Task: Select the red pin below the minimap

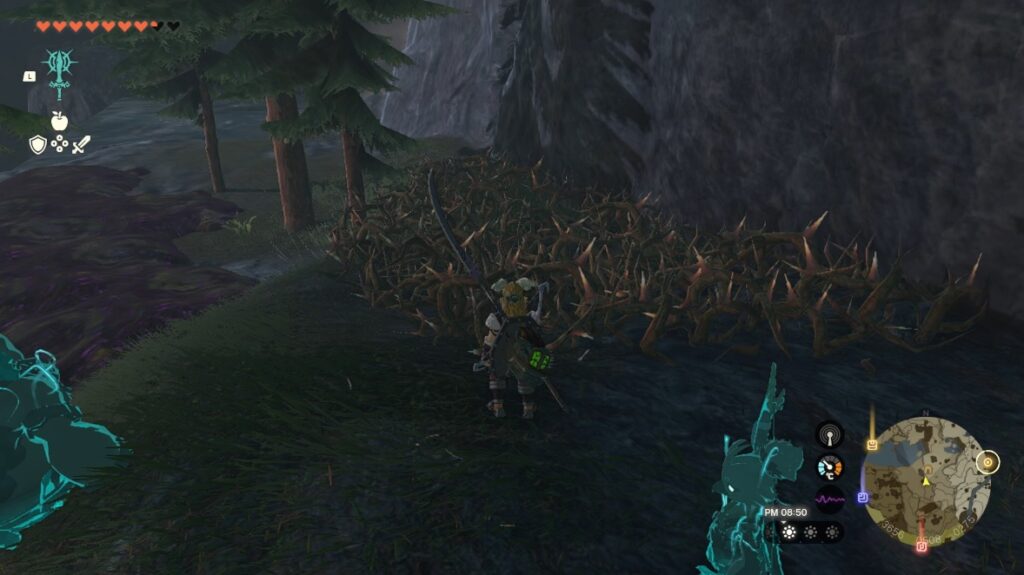Action: click(922, 546)
